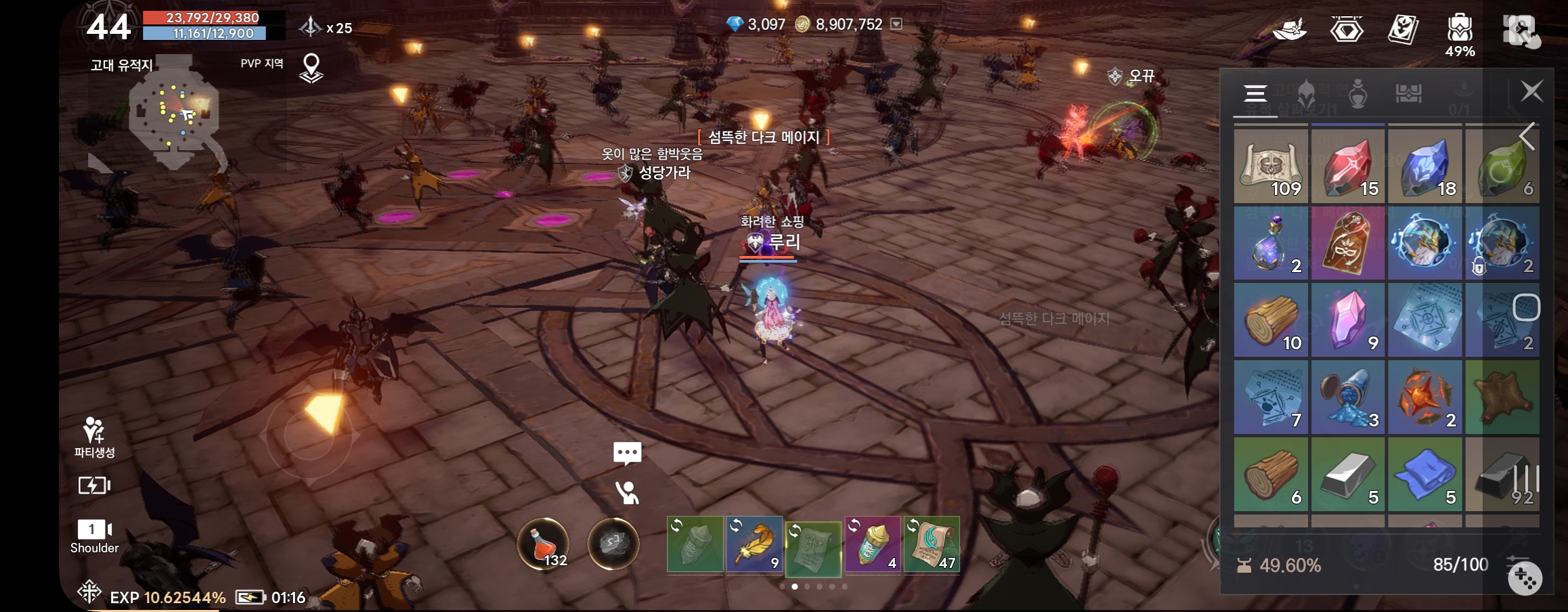Select the wood log stack of 10
The height and width of the screenshot is (612, 1568).
click(x=1271, y=321)
